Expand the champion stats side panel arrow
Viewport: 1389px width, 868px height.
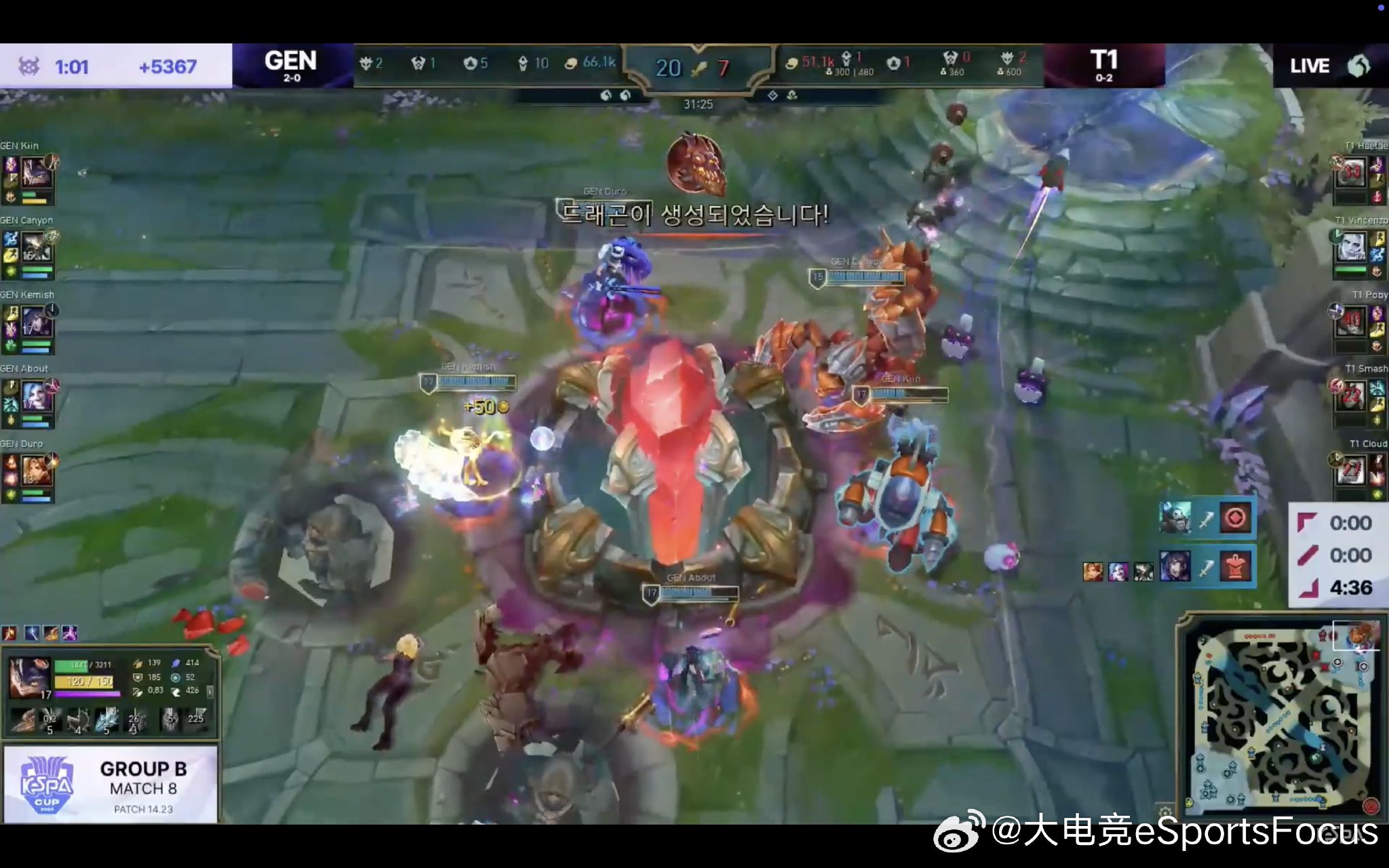tap(210, 693)
